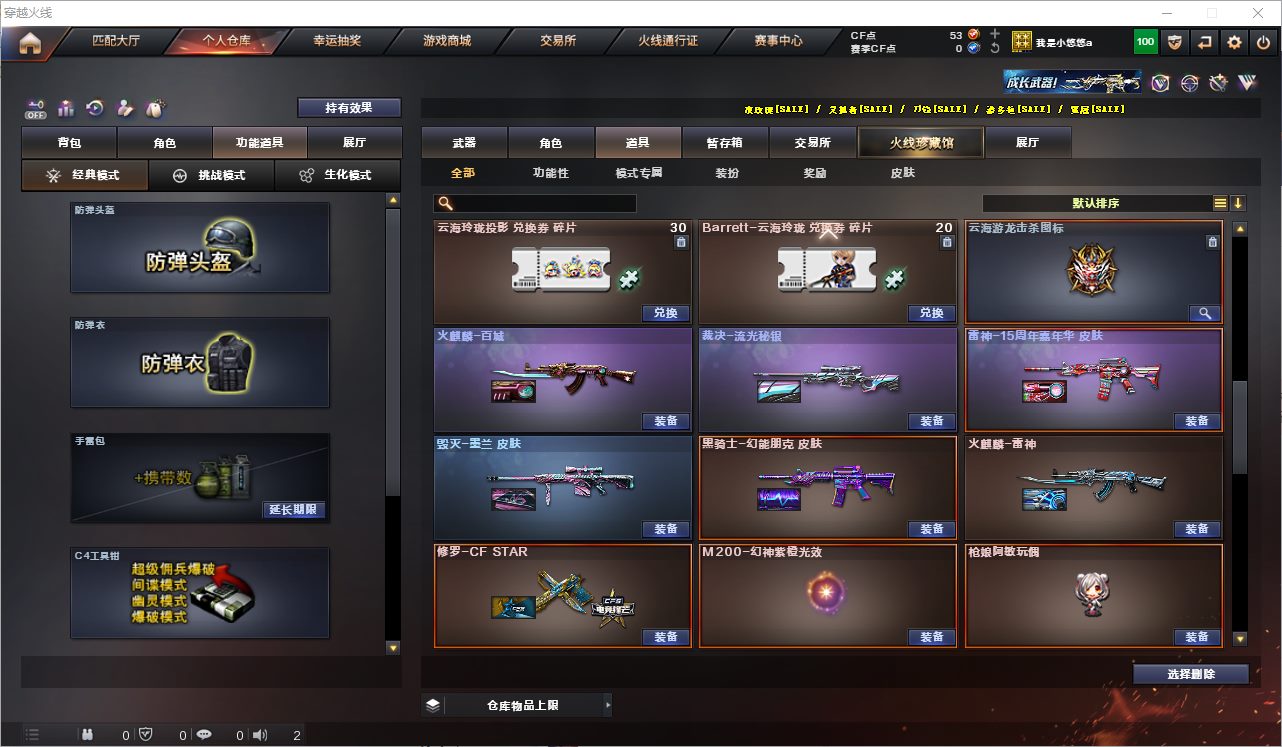This screenshot has height=747, width=1282.
Task: Choose the 武器 weapons inventory tab
Action: [464, 143]
